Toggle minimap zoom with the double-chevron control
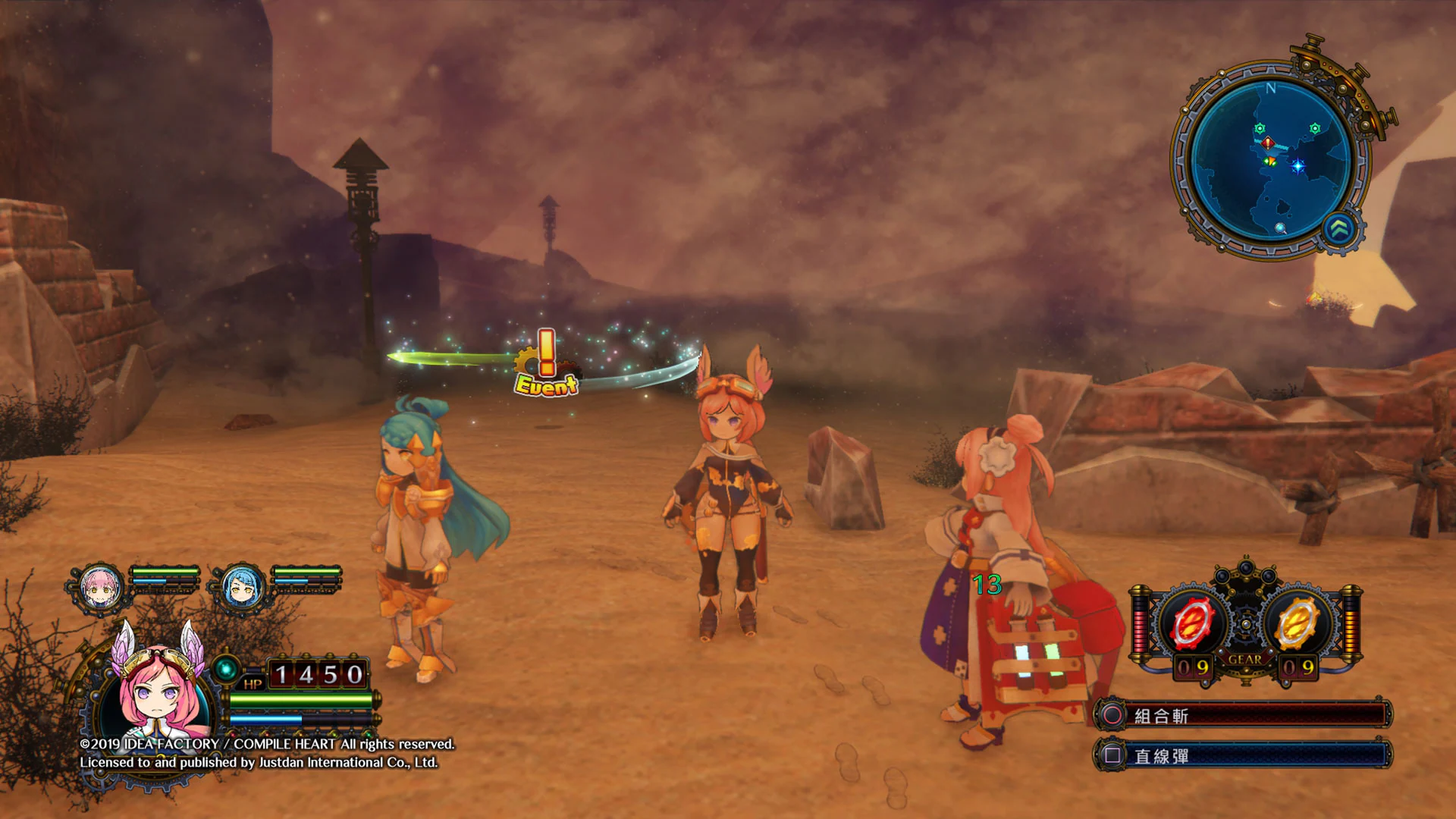1456x819 pixels. [x=1338, y=229]
